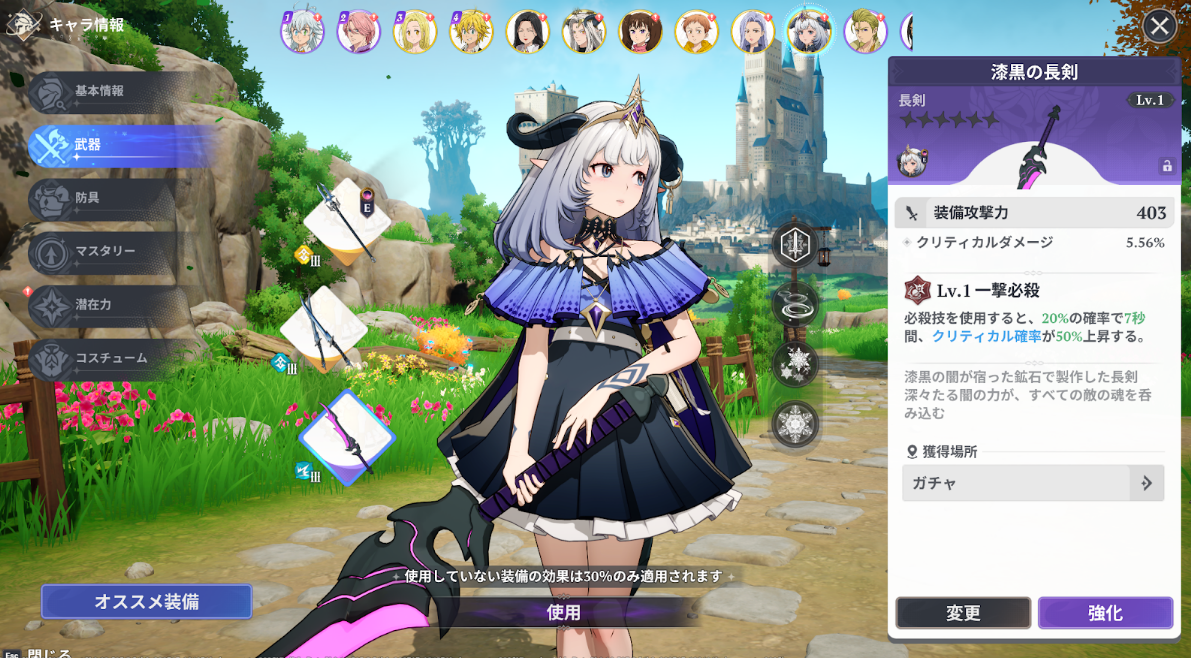1191x658 pixels.
Task: Select the party slot 1 character portrait
Action: point(301,32)
